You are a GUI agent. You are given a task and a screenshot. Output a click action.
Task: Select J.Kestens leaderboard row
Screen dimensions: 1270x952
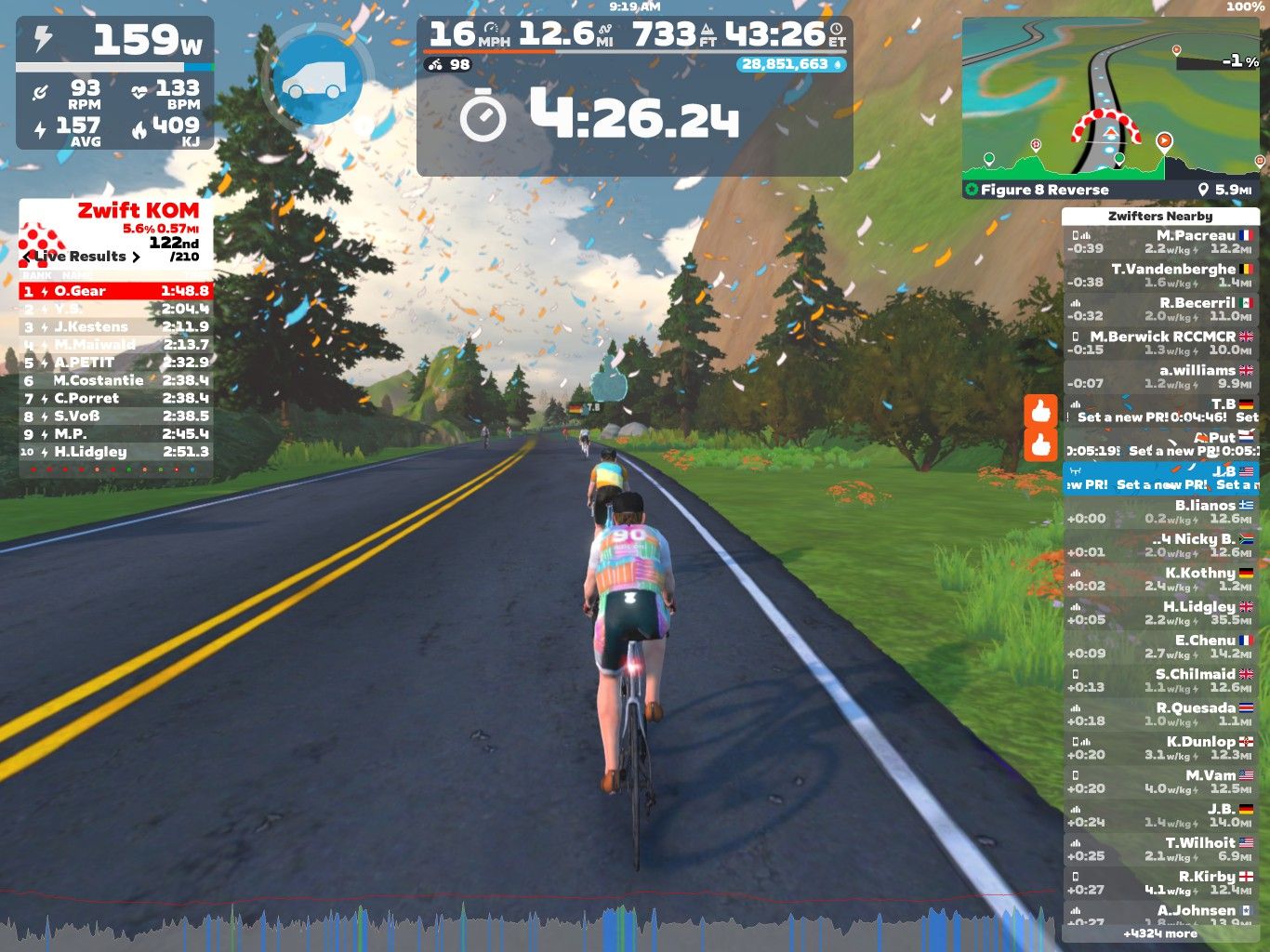(x=115, y=326)
